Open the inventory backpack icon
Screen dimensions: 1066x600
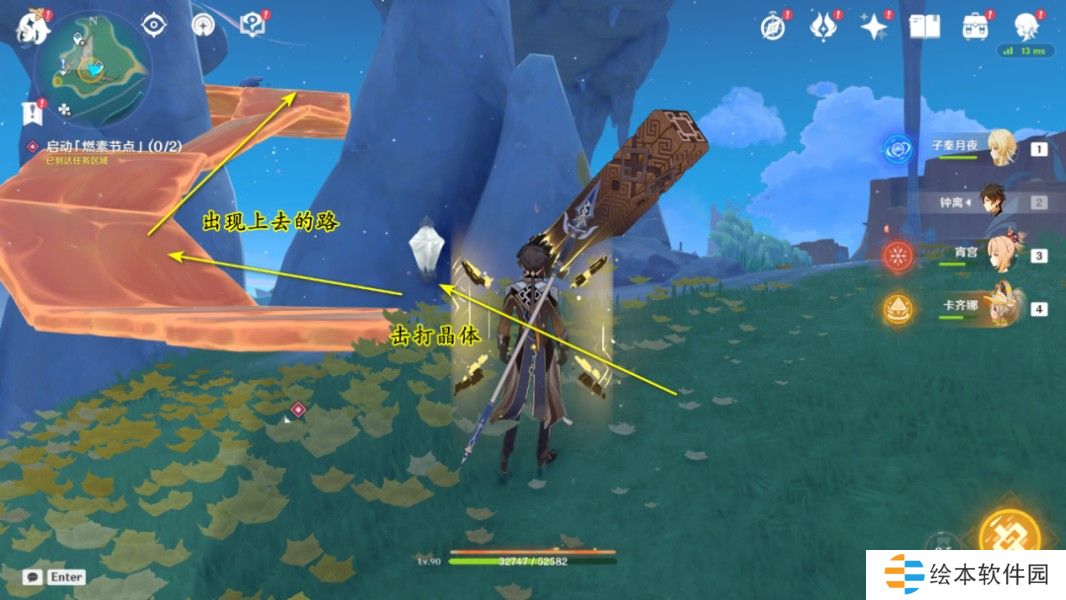click(x=975, y=26)
